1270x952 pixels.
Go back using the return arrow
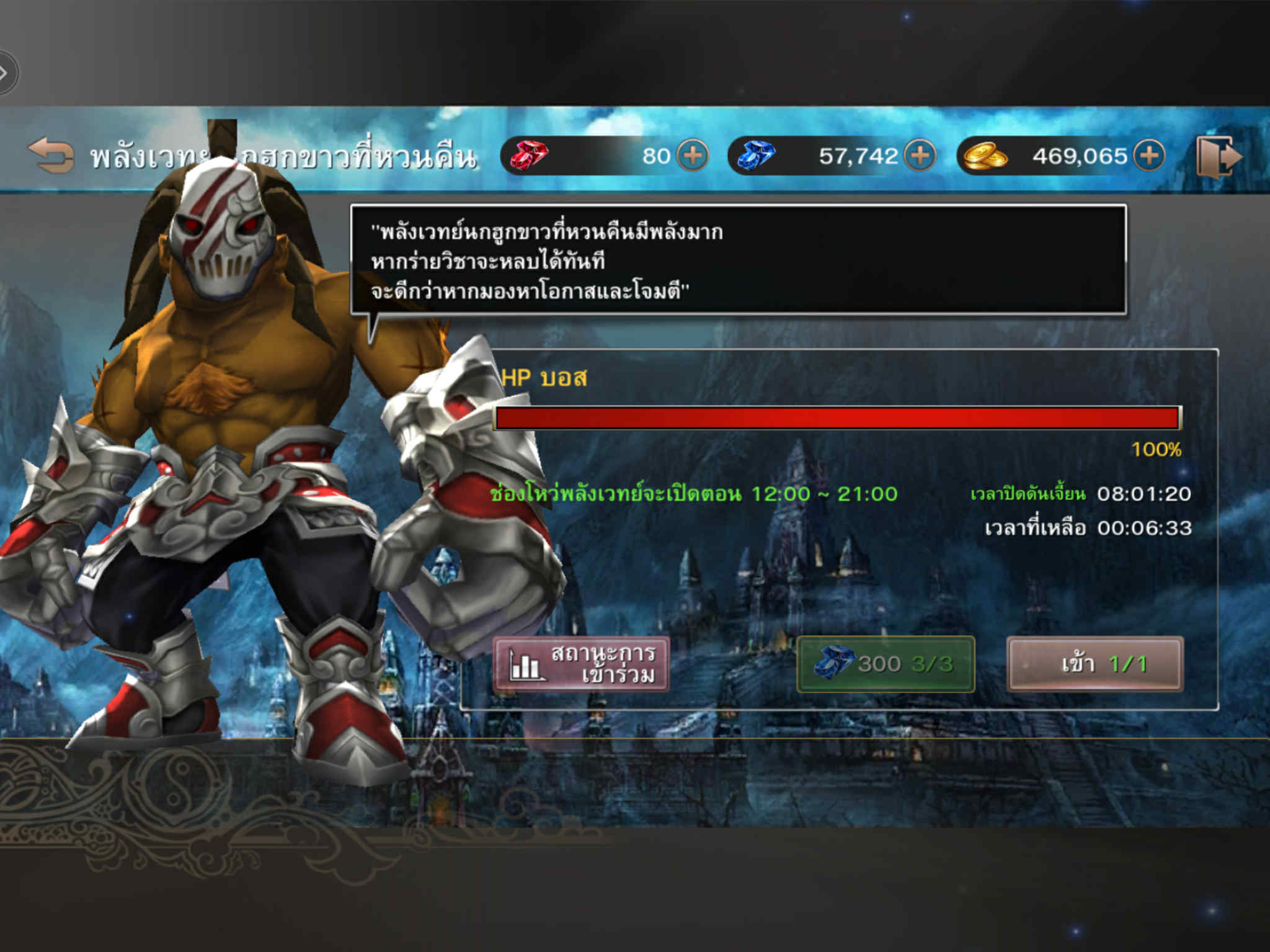(51, 155)
